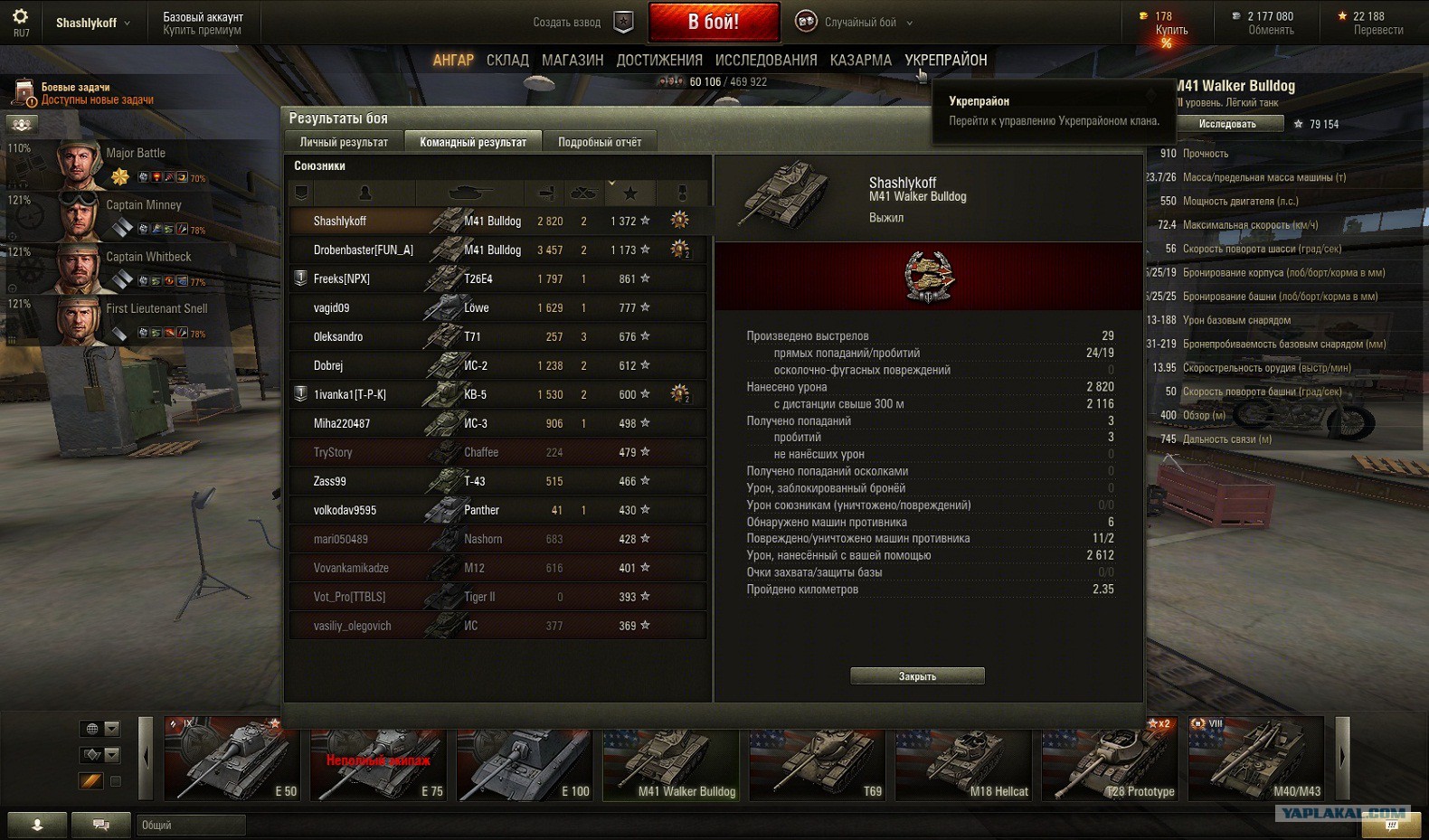Viewport: 1429px width, 840px height.
Task: Go to the МАГАЗИН section
Action: (573, 60)
